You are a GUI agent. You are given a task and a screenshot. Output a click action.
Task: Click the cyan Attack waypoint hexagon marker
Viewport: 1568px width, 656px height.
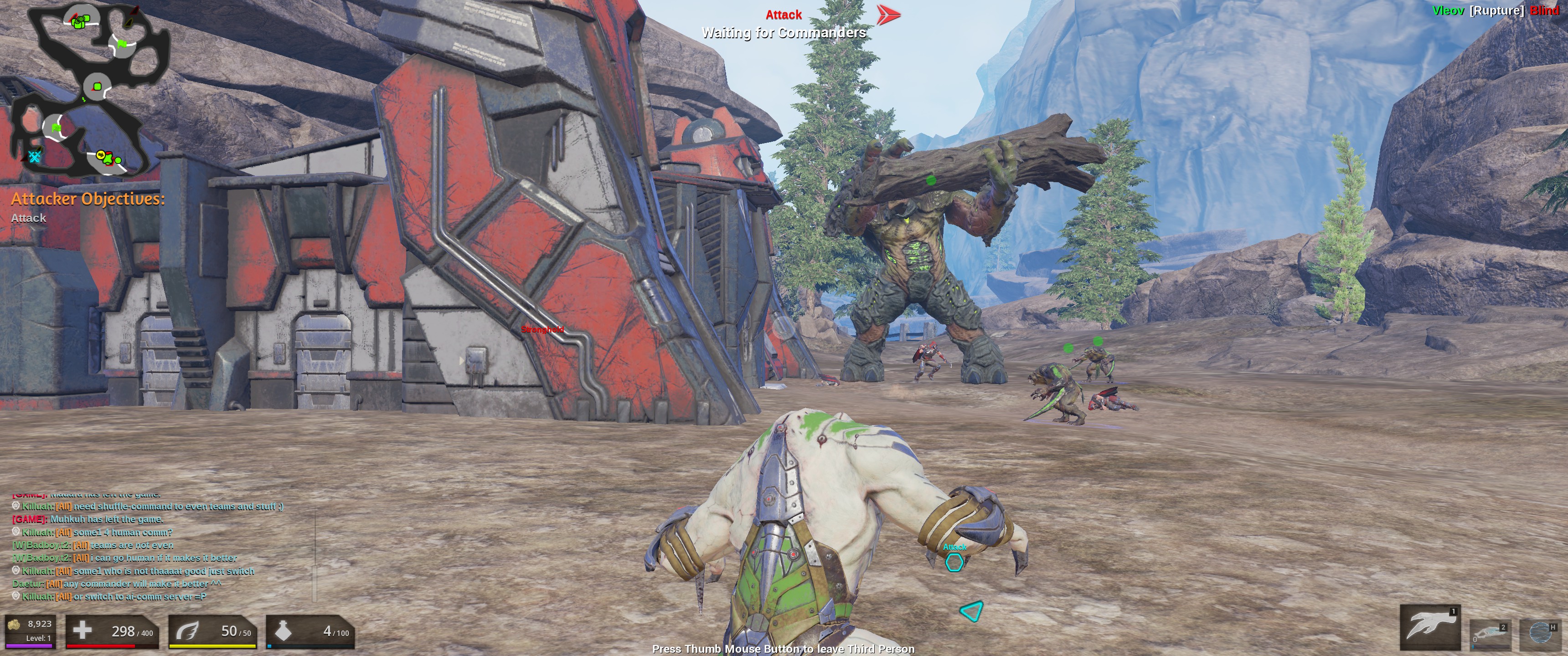954,562
